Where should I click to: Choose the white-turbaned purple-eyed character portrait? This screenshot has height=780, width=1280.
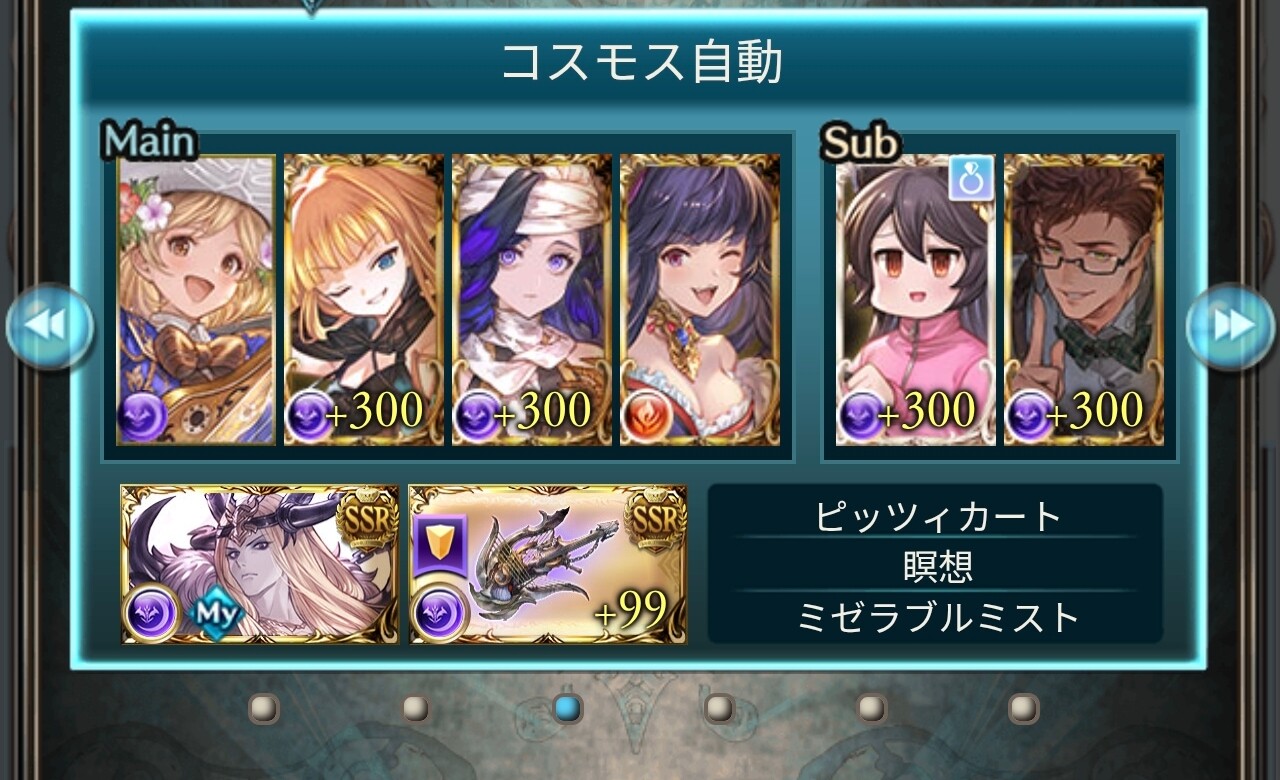(x=532, y=299)
